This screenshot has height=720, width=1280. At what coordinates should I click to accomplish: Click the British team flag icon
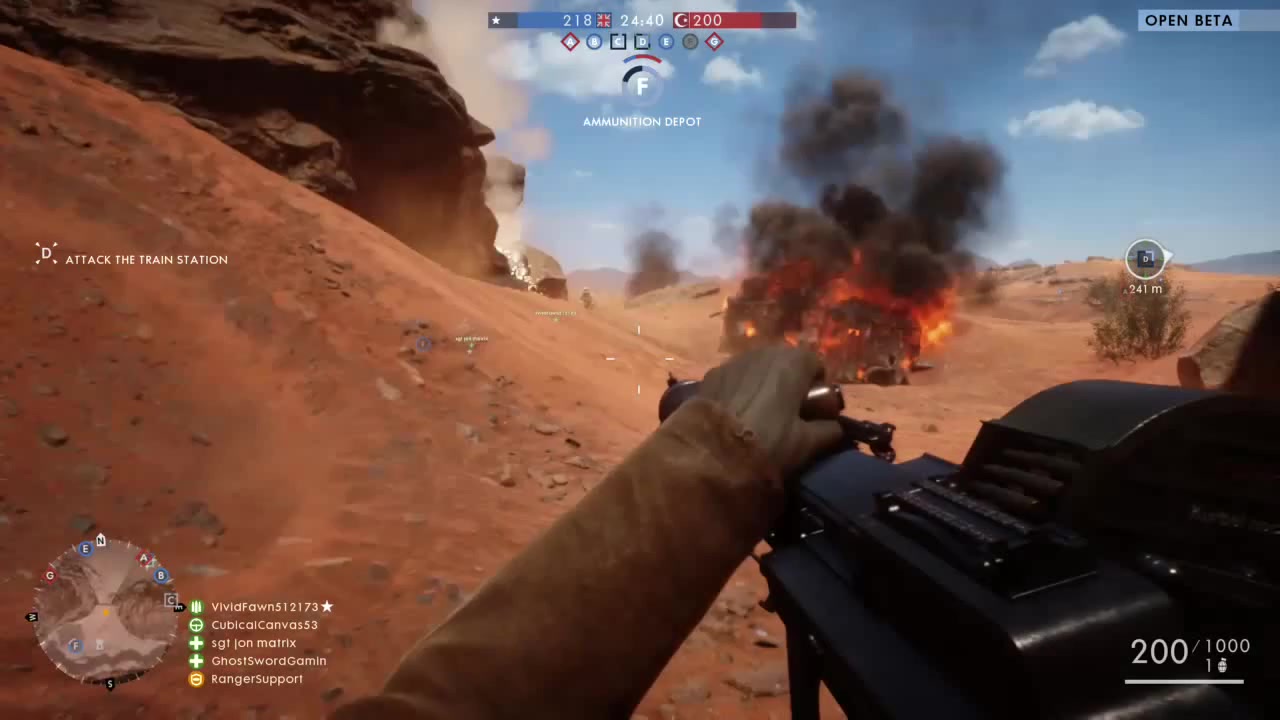604,20
